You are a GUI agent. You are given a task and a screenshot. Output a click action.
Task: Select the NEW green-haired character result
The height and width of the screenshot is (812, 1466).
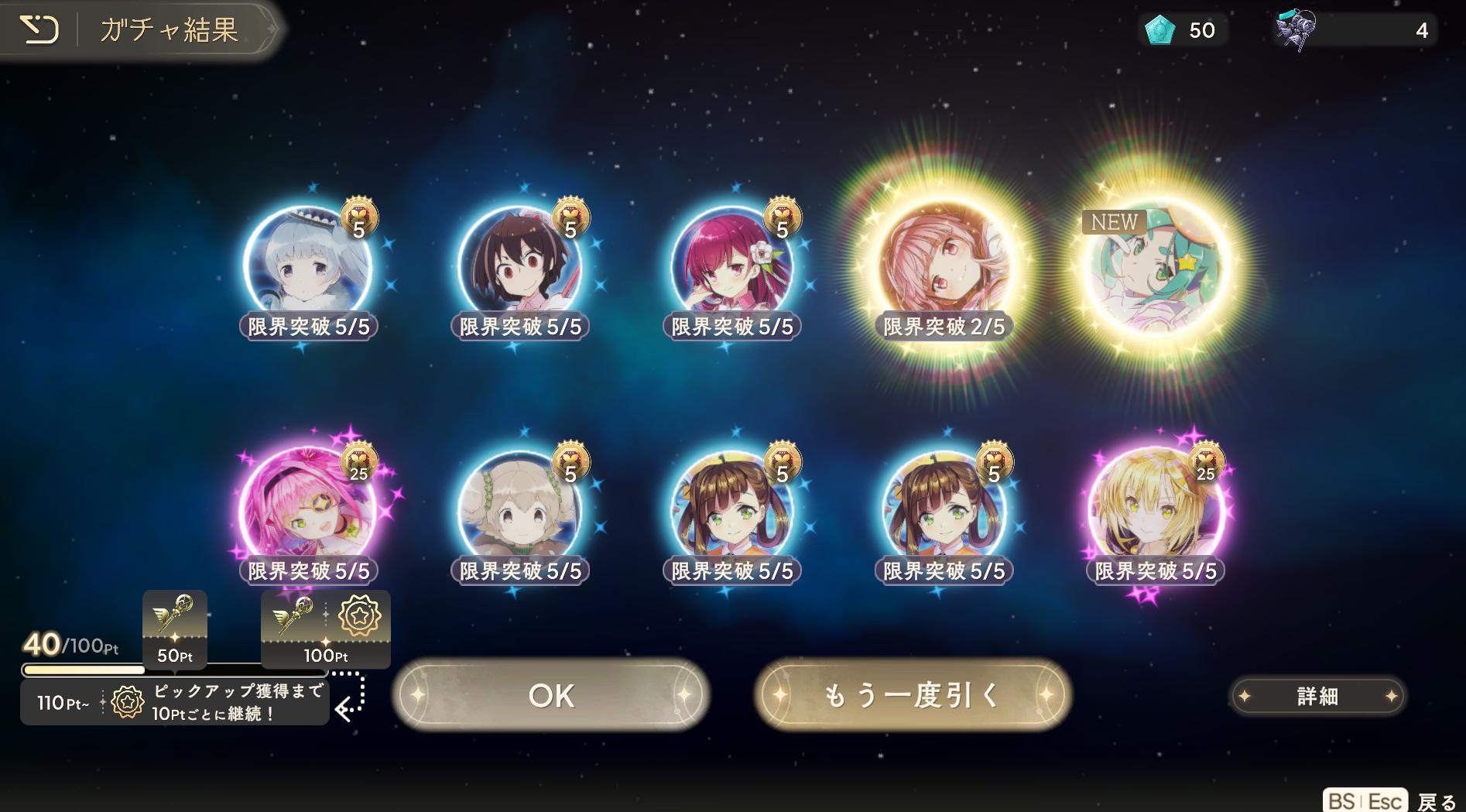pos(1156,267)
